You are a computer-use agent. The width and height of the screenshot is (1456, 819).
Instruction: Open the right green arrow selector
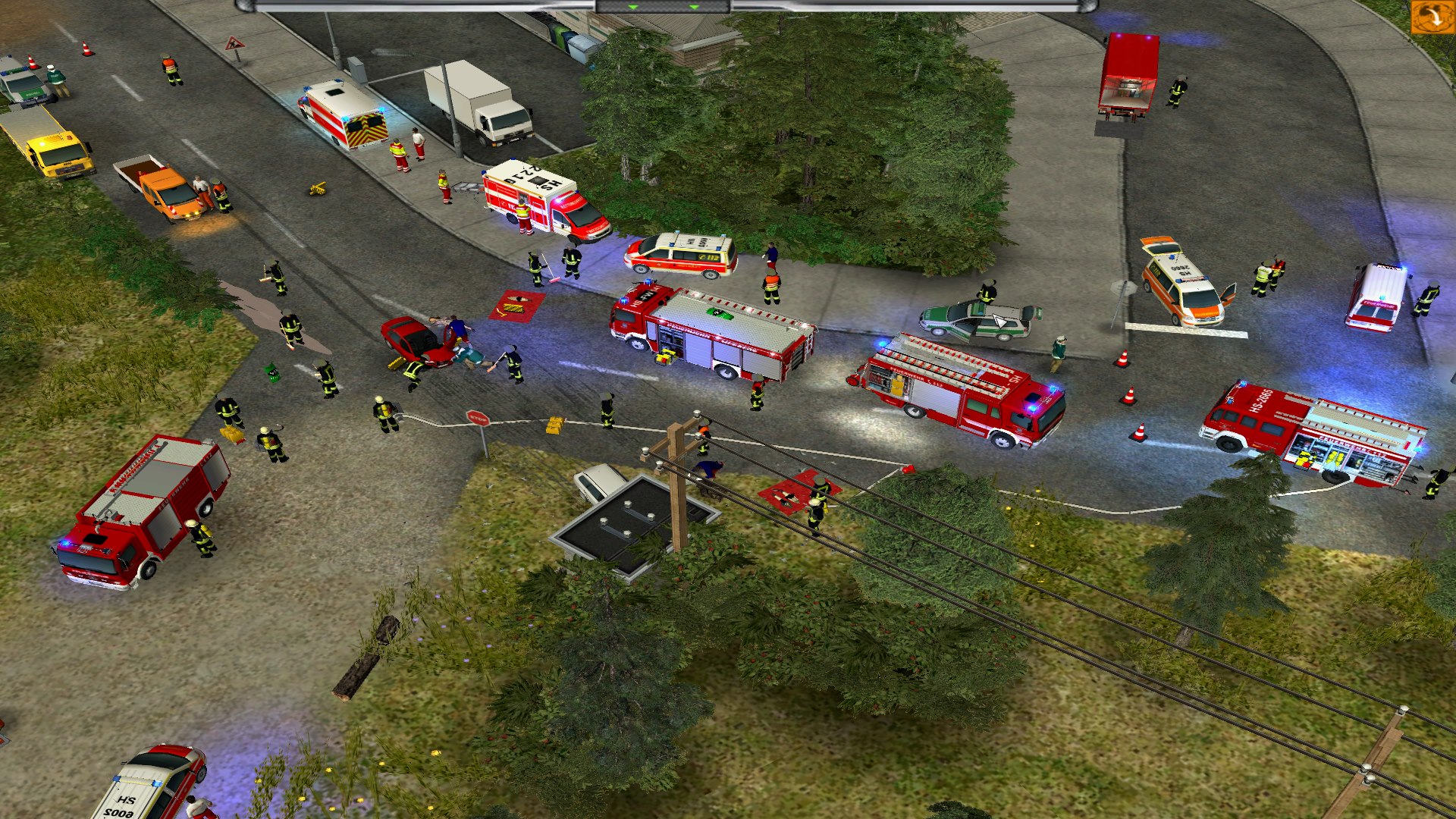(x=695, y=6)
